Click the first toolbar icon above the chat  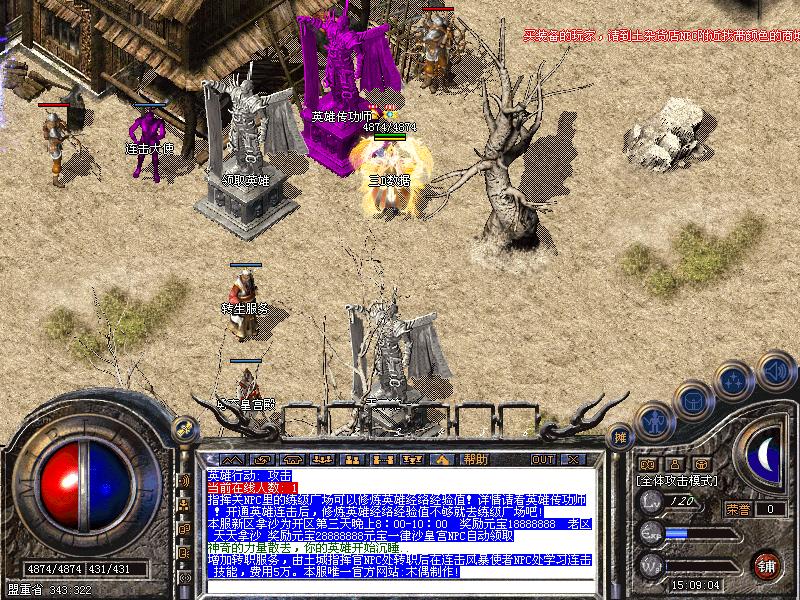[x=232, y=459]
